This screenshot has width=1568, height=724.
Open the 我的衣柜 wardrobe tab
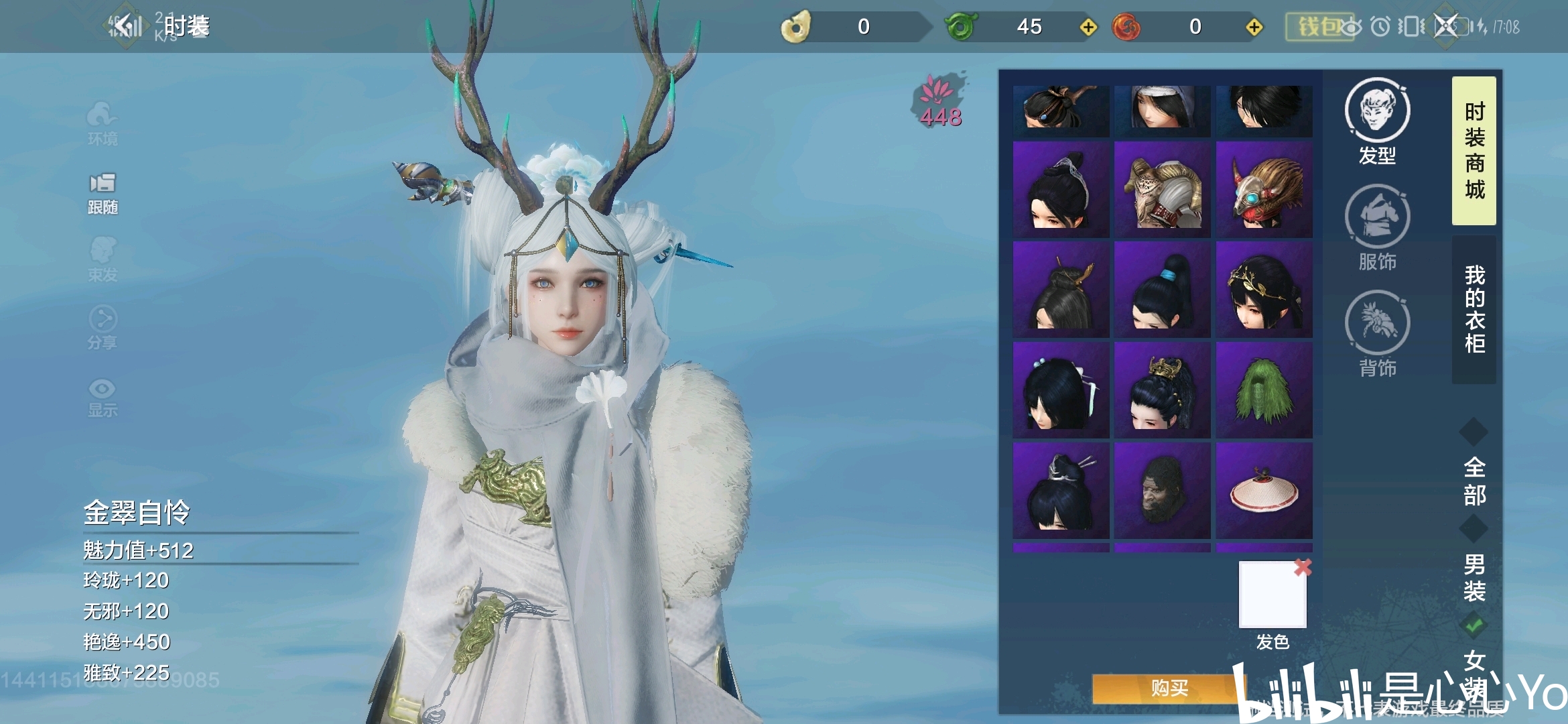(x=1474, y=309)
